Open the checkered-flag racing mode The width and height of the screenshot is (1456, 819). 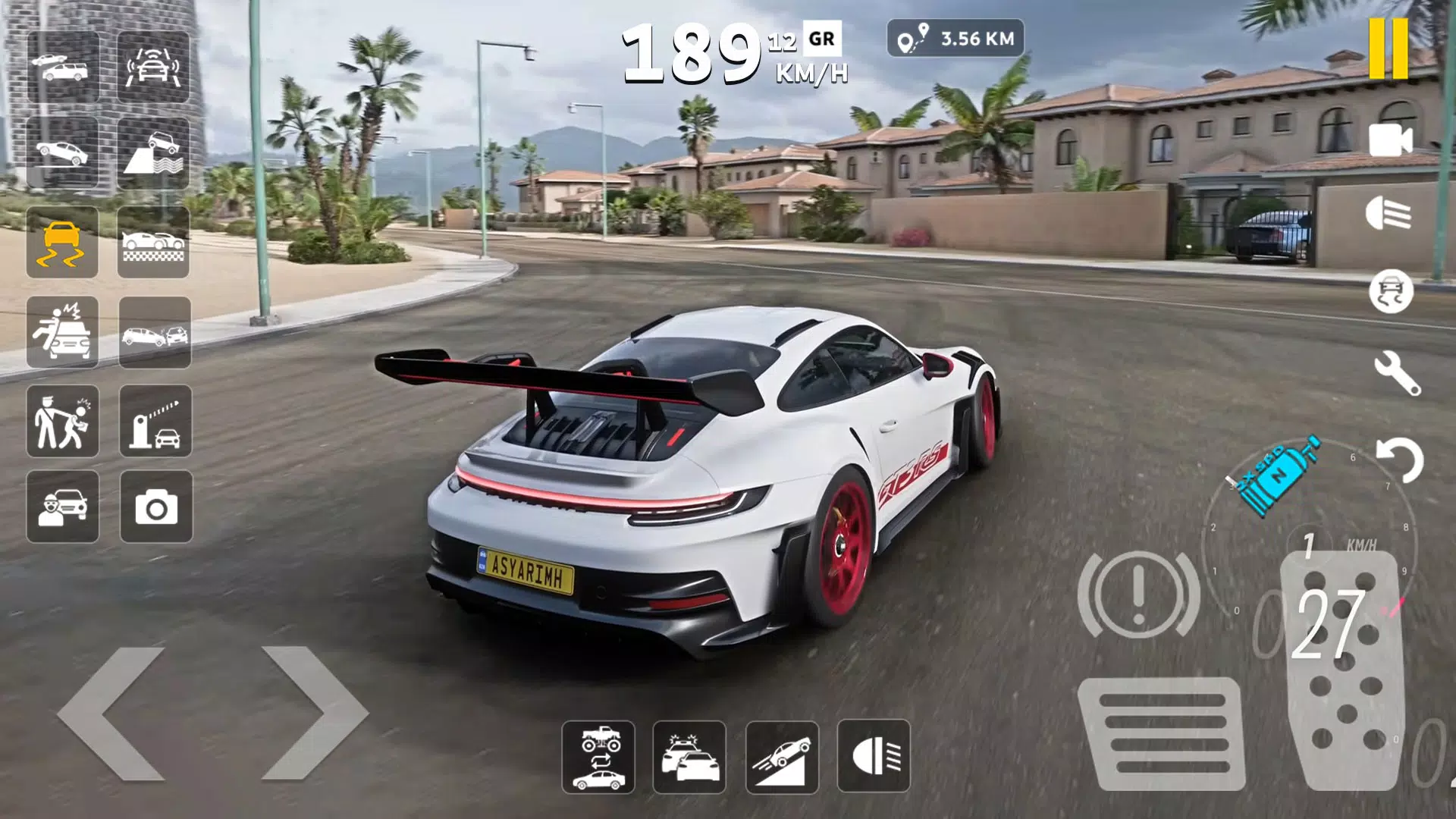pos(155,243)
